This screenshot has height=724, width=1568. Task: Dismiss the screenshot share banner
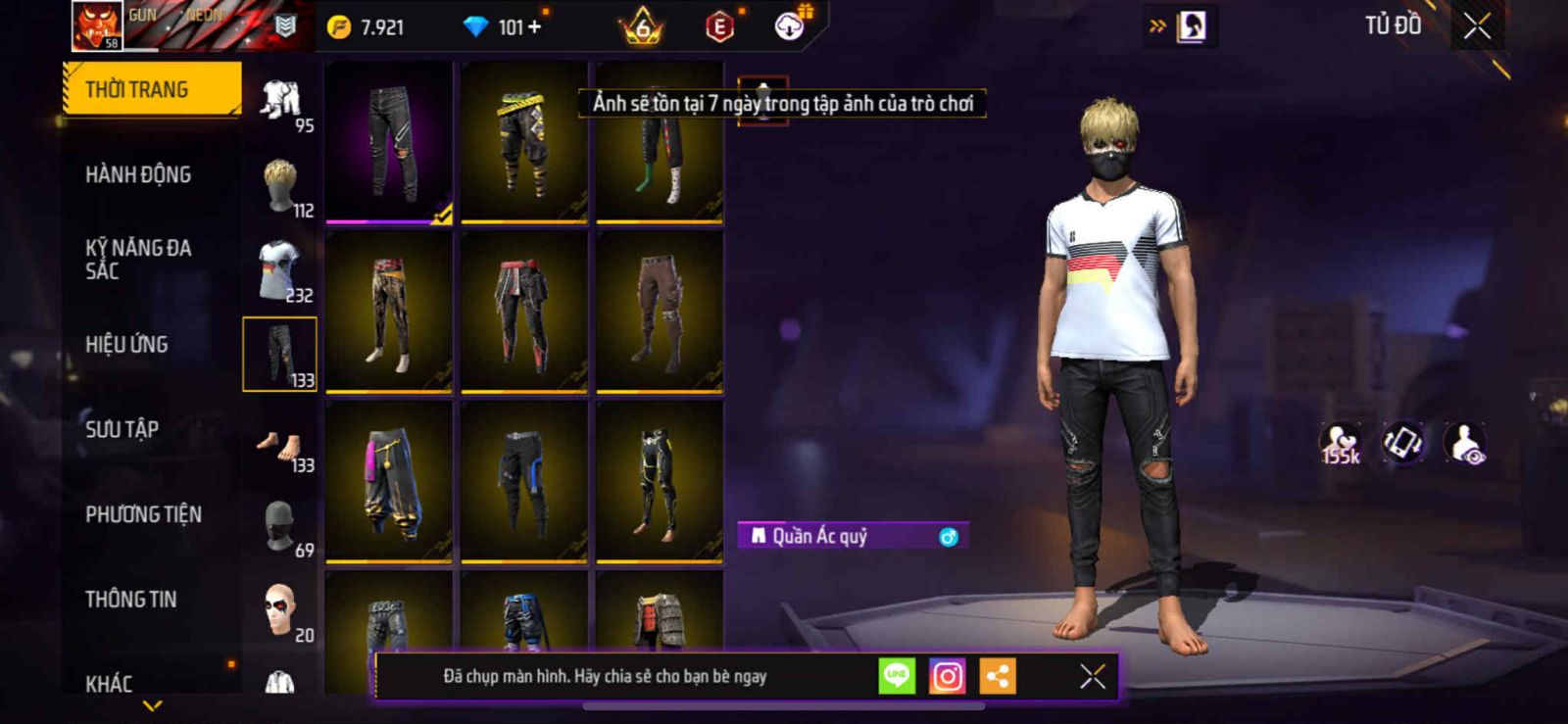tap(1092, 676)
